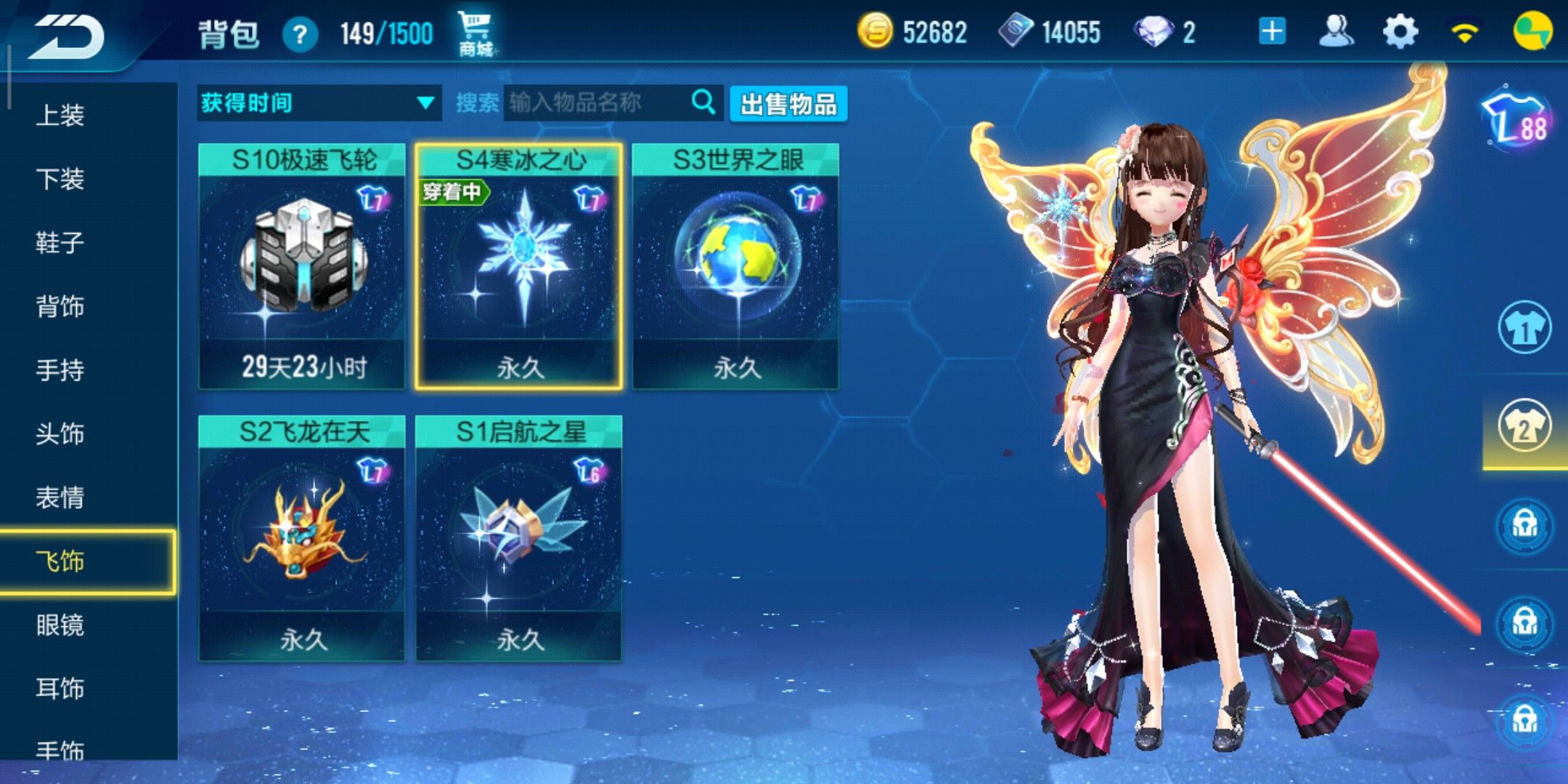Open the backpack help question mark
Viewport: 1568px width, 784px height.
click(x=300, y=34)
